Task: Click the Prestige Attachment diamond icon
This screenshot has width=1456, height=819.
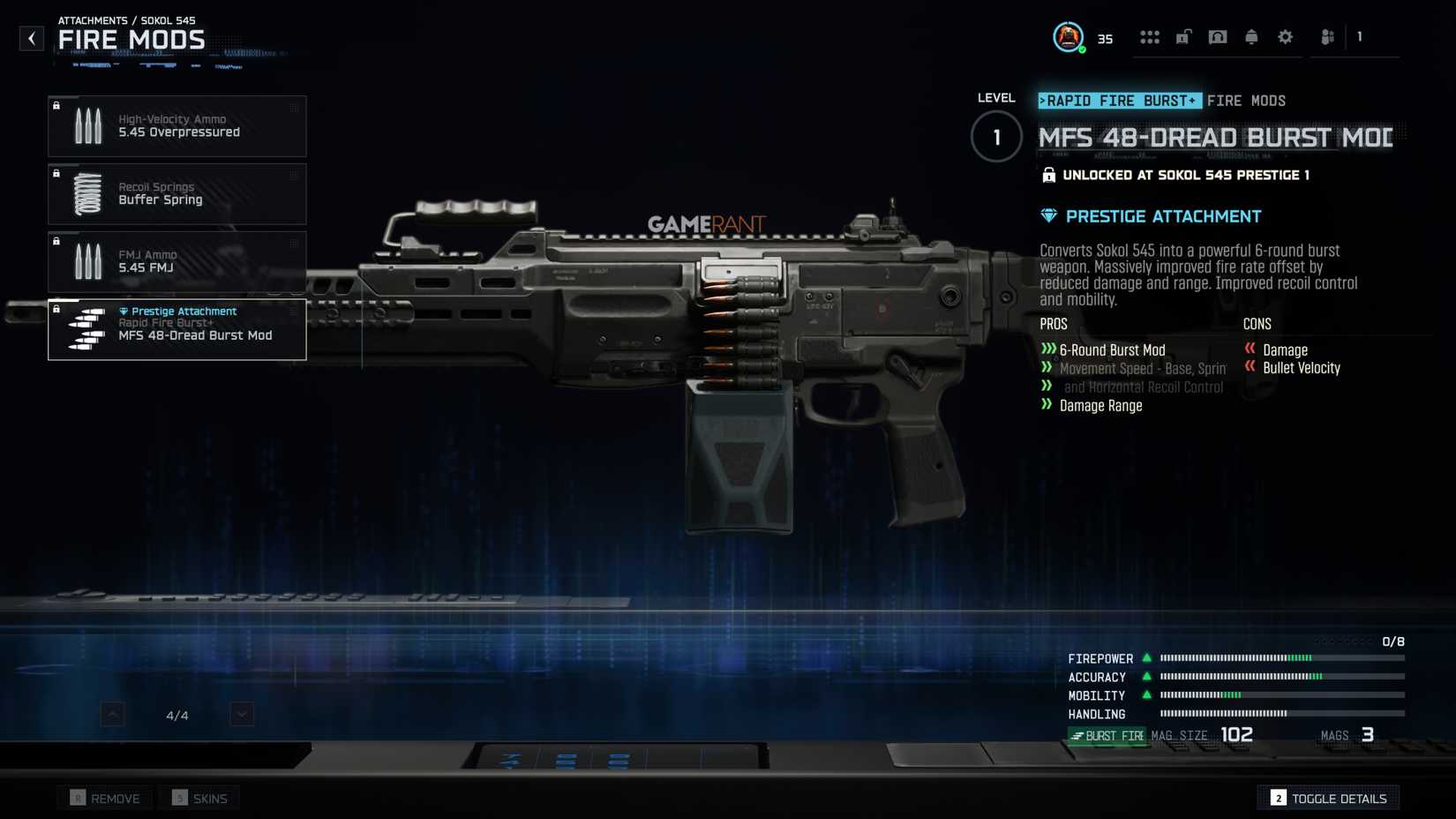Action: coord(1047,215)
